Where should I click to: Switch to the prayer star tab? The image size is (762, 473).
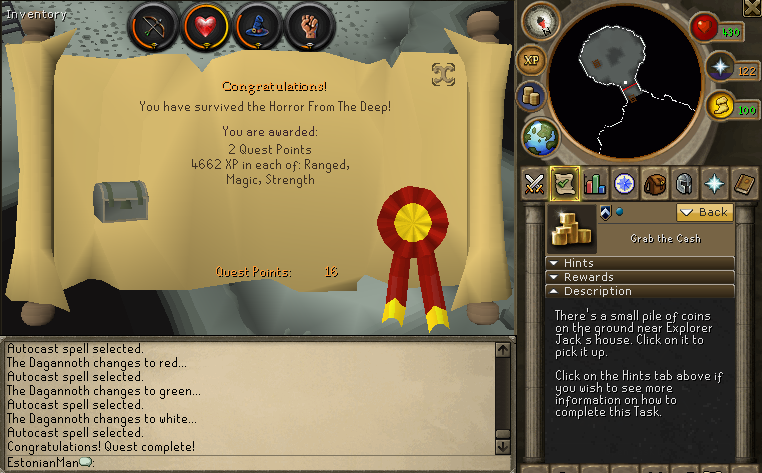click(715, 183)
